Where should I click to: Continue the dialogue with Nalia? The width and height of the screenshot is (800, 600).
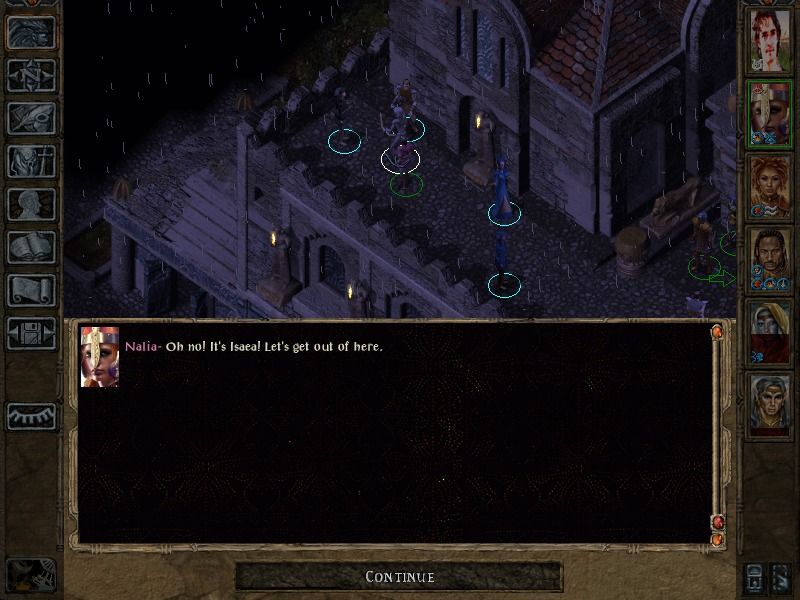[x=399, y=576]
